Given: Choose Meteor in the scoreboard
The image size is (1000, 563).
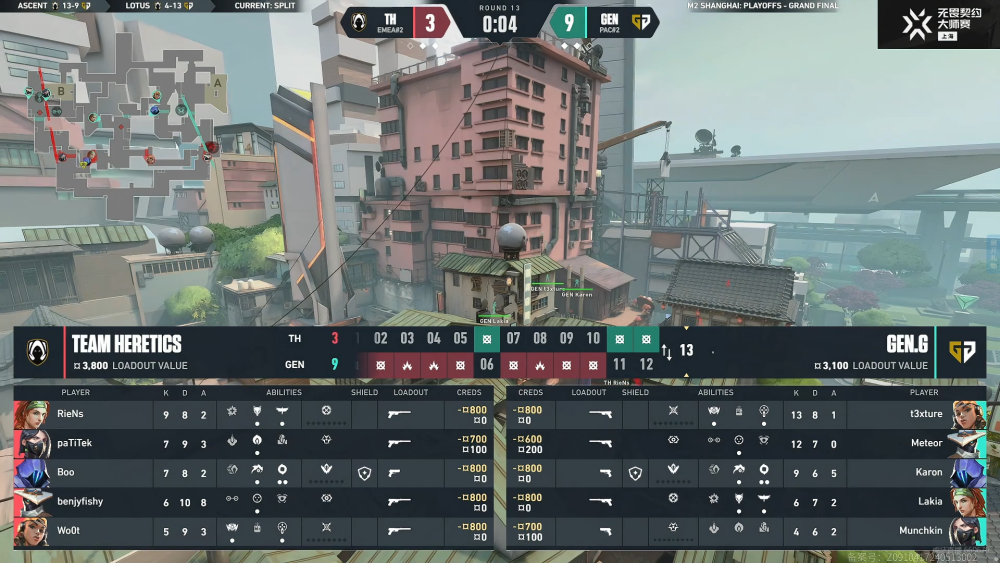Looking at the screenshot, I should (x=750, y=443).
